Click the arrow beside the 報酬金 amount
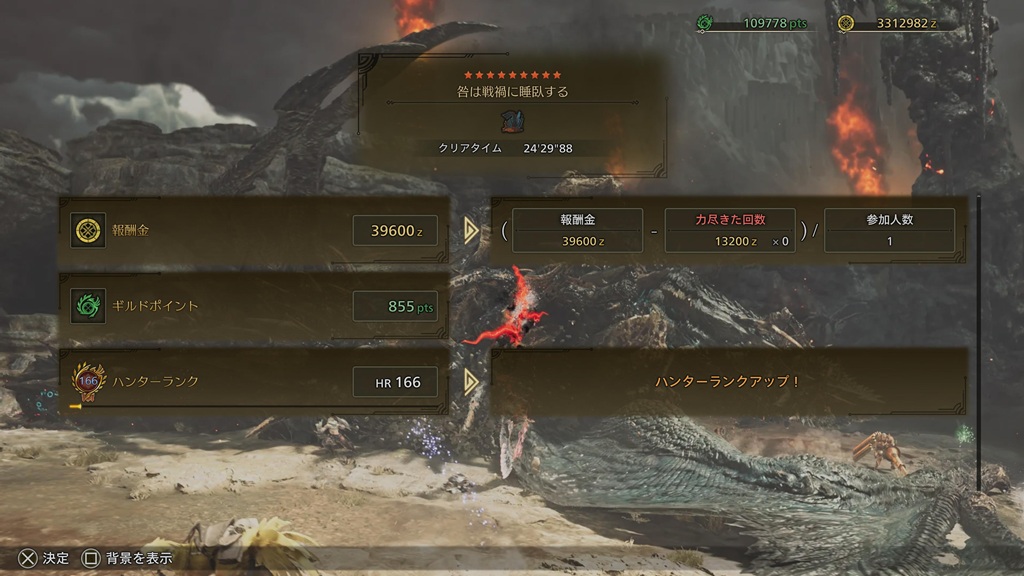 point(471,231)
